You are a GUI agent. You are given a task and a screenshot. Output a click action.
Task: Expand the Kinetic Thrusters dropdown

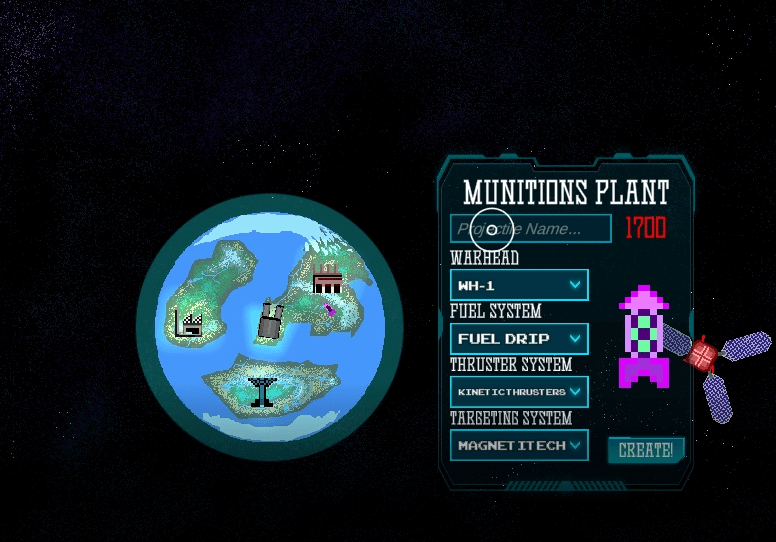pos(519,392)
